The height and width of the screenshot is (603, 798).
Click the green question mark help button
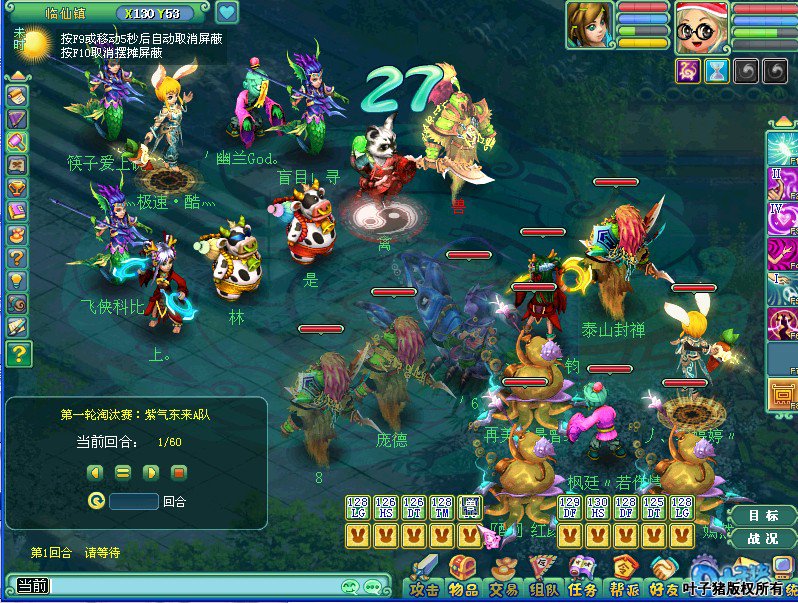(x=19, y=353)
